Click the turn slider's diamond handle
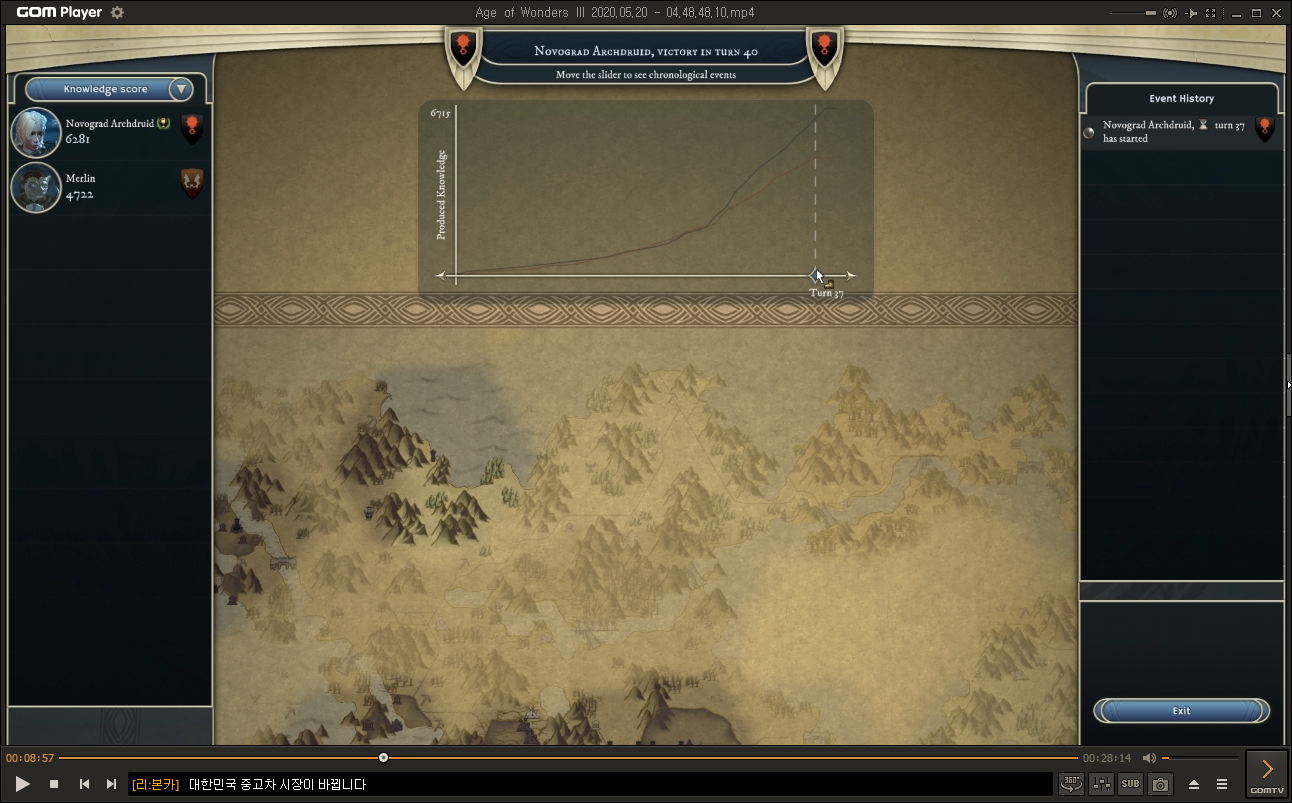The image size is (1292, 803). (x=816, y=275)
